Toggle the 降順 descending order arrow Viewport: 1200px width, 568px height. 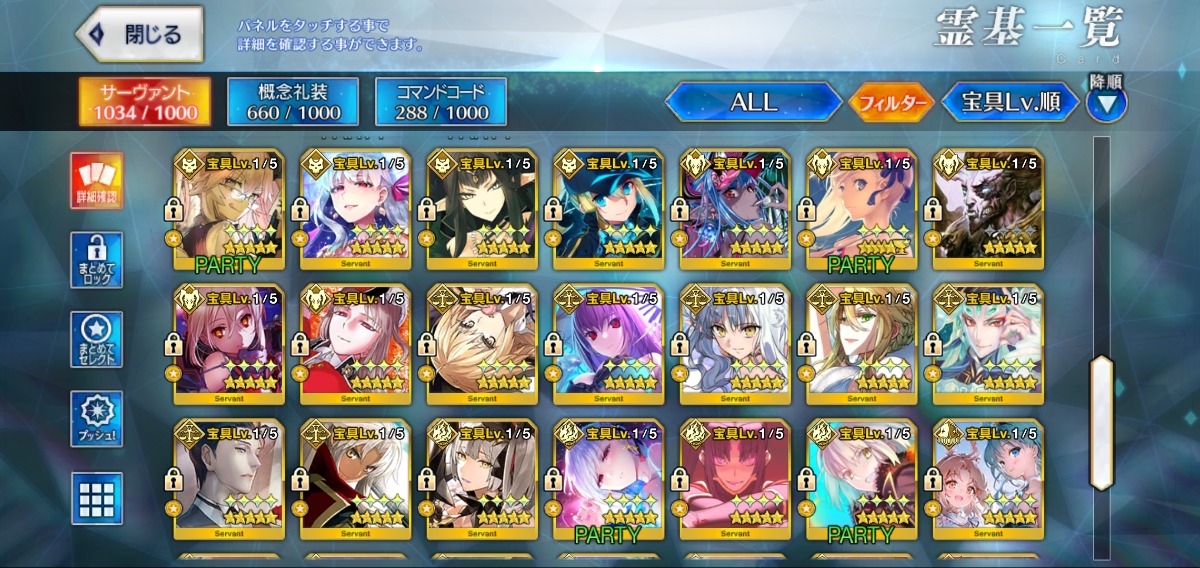pos(1106,101)
